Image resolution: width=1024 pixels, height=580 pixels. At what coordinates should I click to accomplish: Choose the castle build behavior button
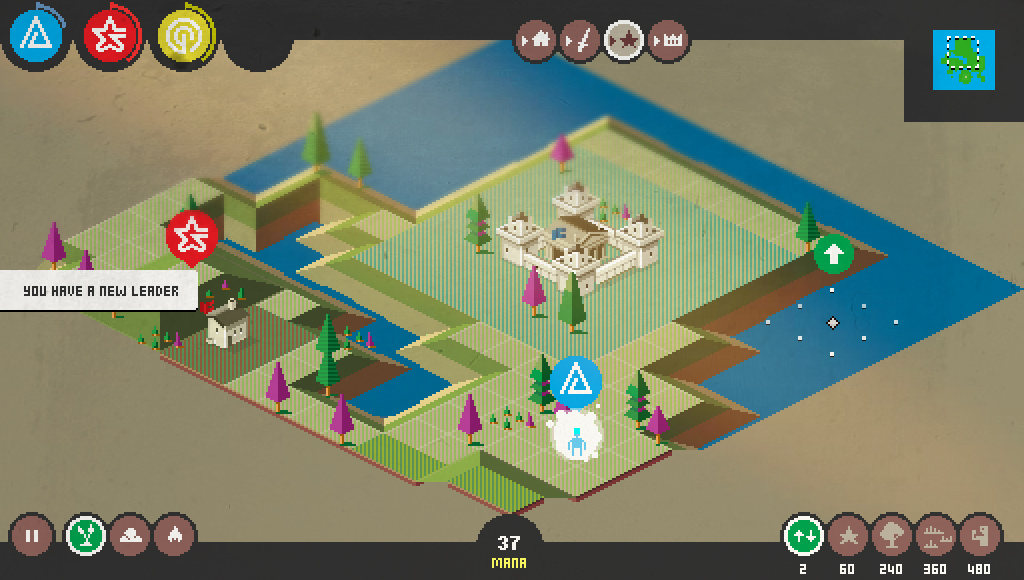(669, 41)
